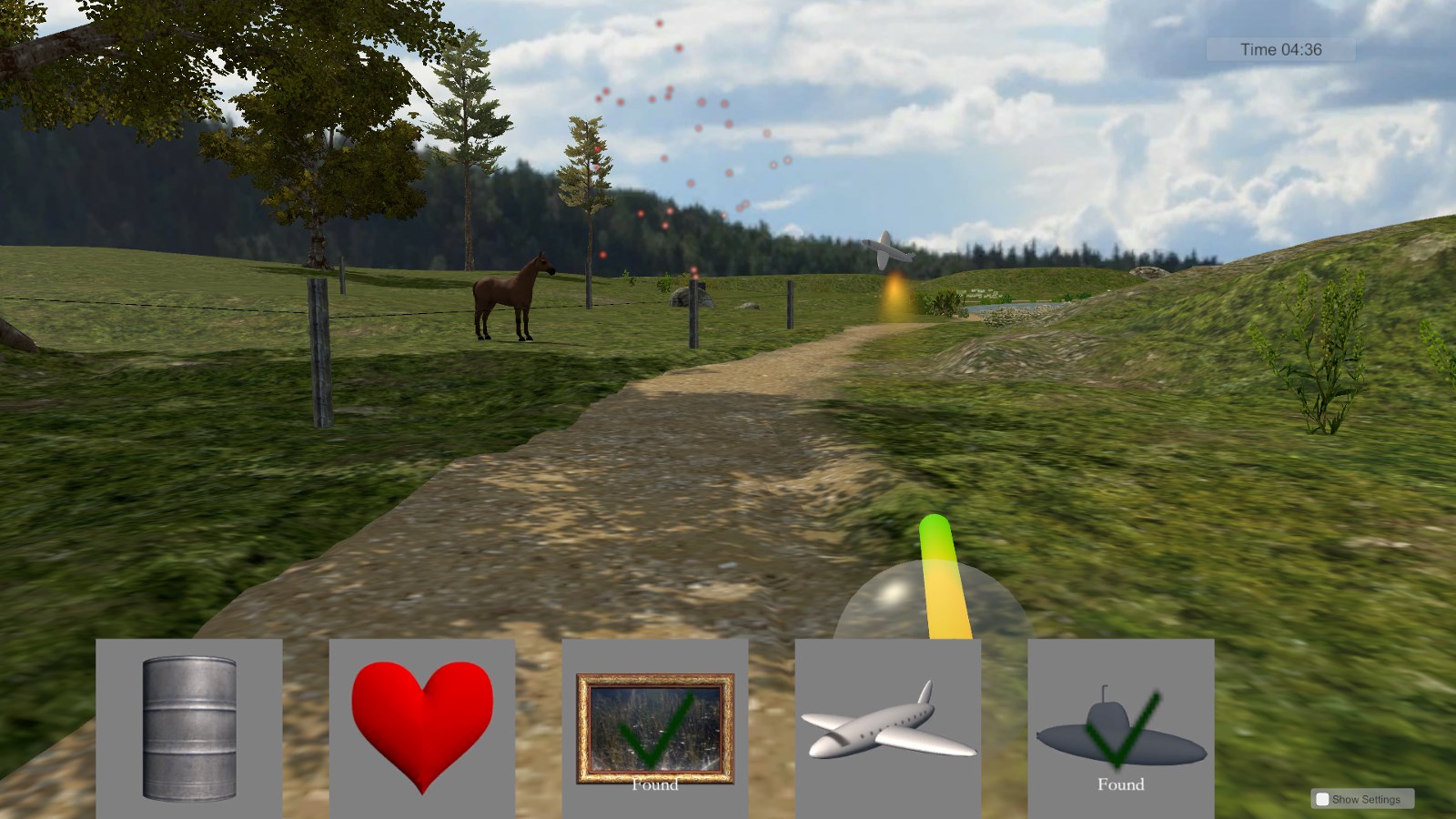Select the framed painting objective icon
This screenshot has width=1456, height=819.
(x=655, y=723)
